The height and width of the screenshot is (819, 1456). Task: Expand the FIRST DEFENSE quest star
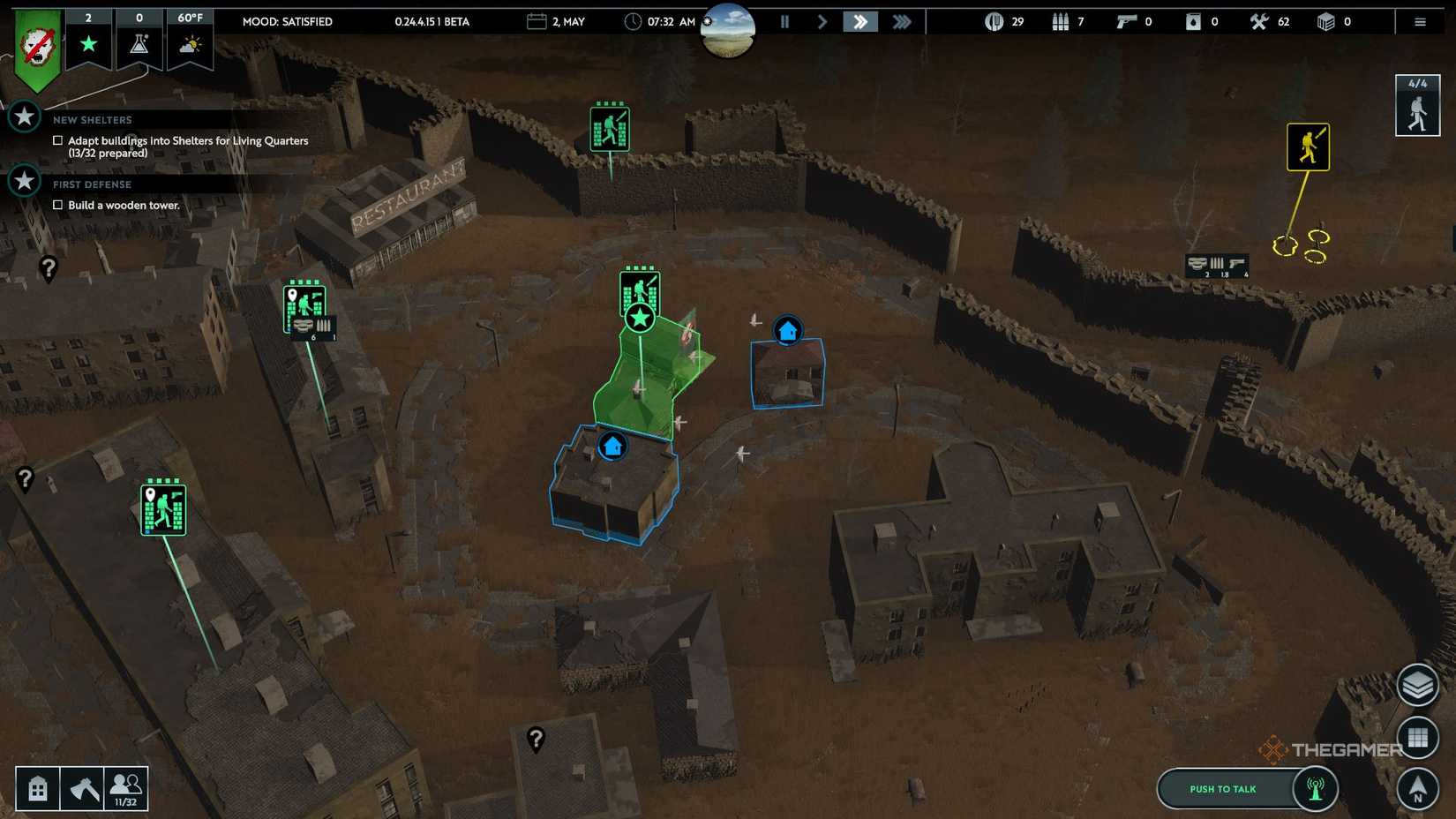pyautogui.click(x=24, y=181)
